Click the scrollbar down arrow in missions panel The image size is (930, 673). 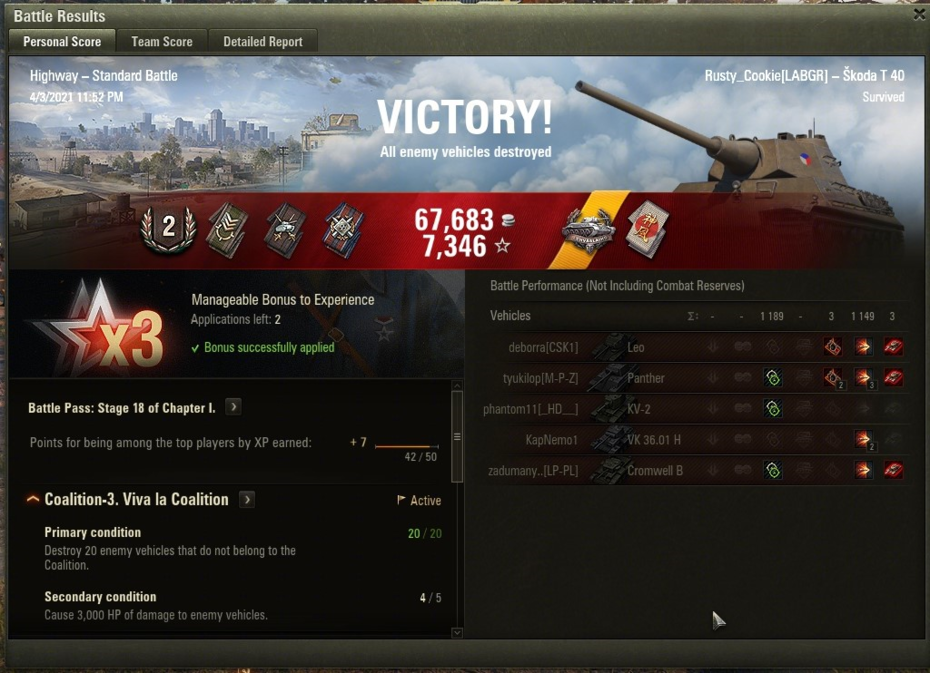[x=457, y=632]
